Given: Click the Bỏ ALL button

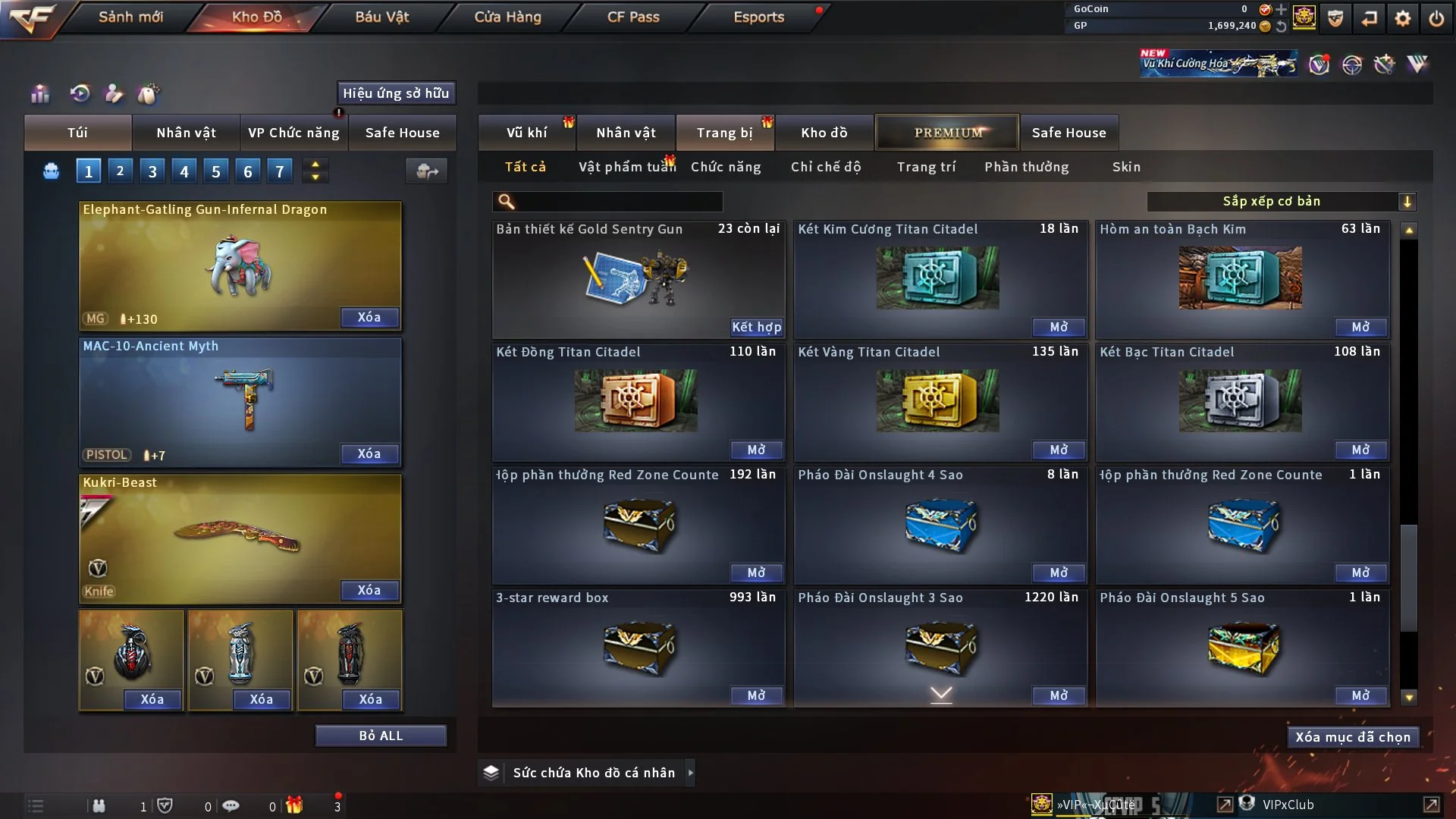Looking at the screenshot, I should 381,736.
